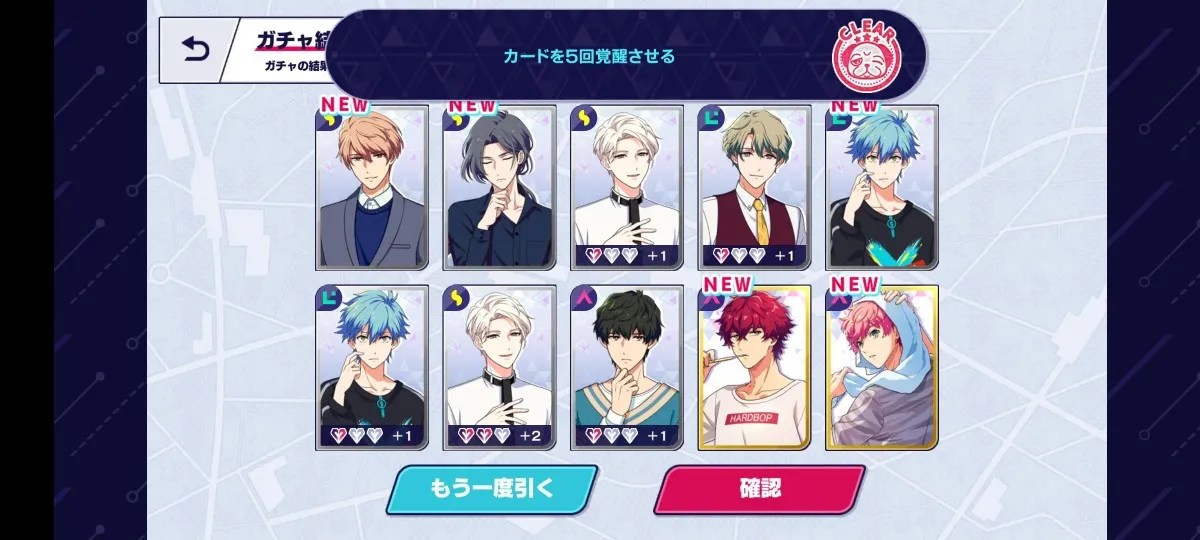
Task: Select the red-haired HARDBOP shirt card
Action: click(754, 367)
